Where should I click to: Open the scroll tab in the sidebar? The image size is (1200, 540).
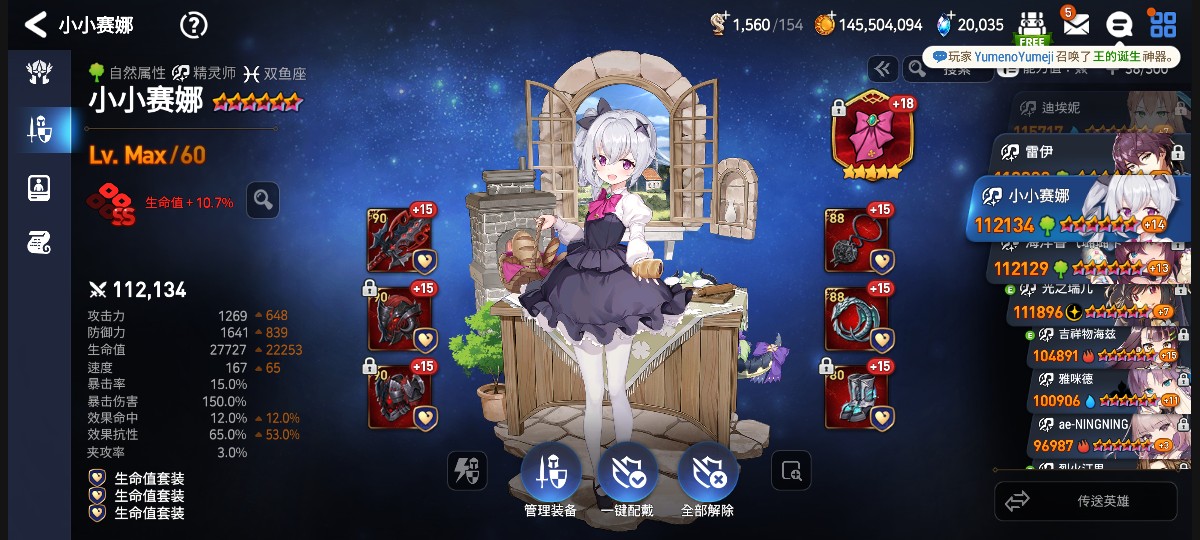(40, 242)
